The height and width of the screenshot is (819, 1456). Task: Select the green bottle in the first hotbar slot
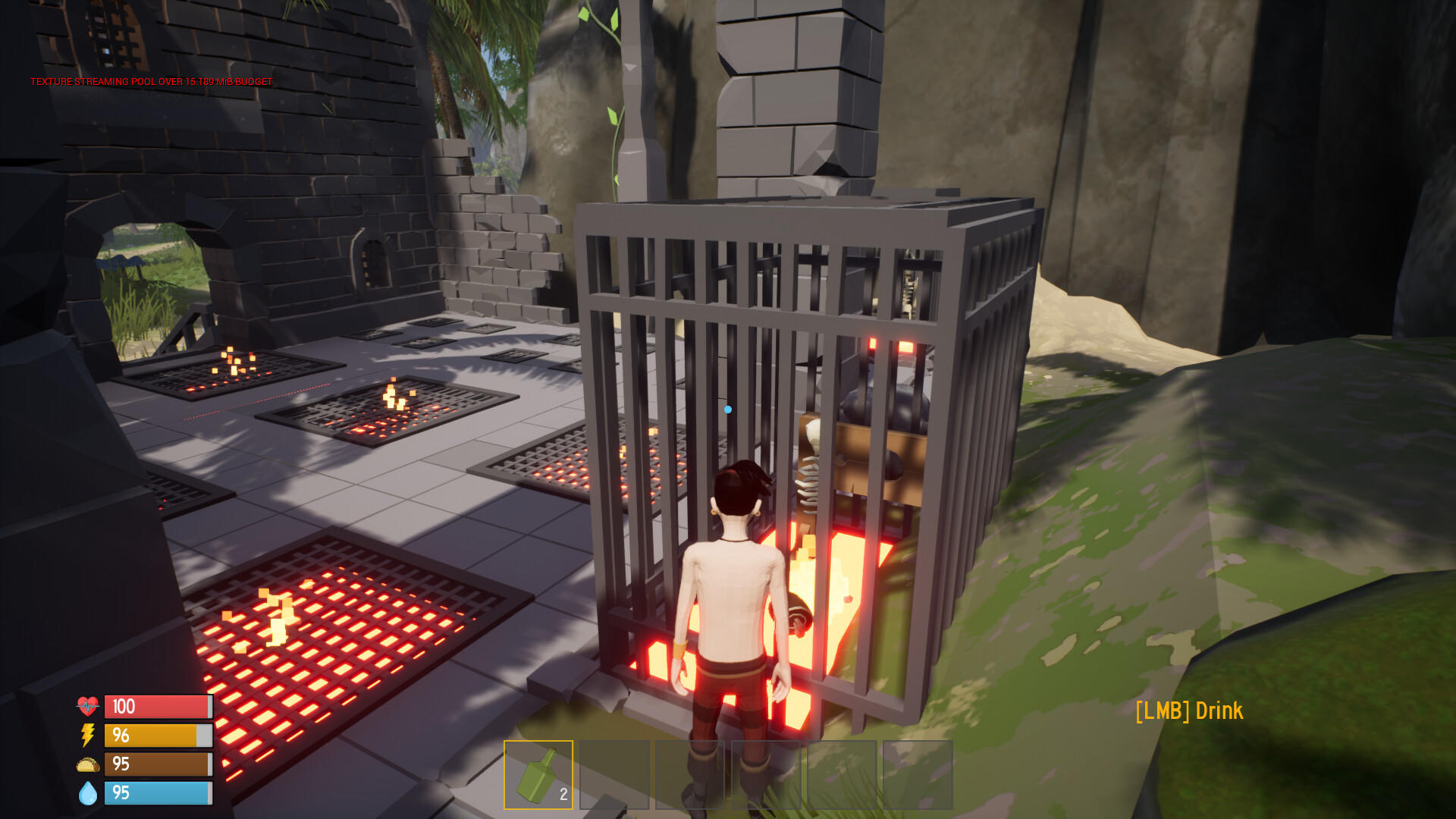pos(537,775)
